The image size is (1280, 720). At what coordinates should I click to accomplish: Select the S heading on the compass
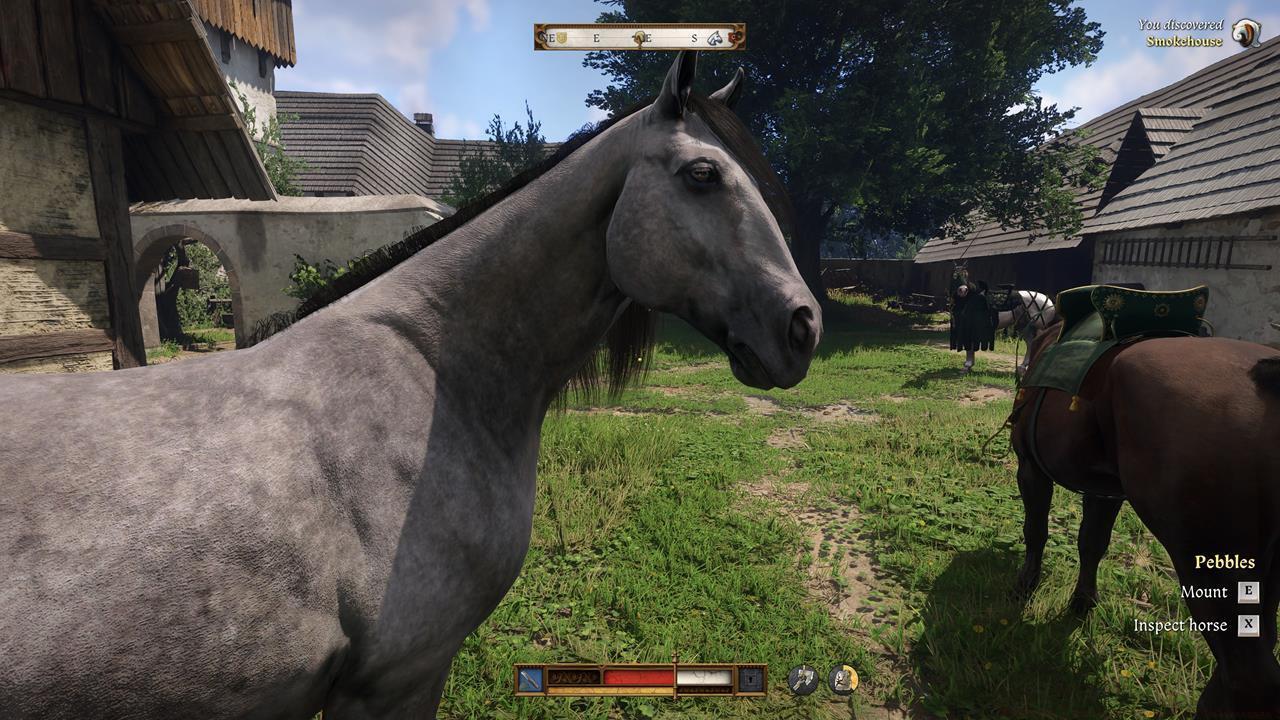(694, 38)
